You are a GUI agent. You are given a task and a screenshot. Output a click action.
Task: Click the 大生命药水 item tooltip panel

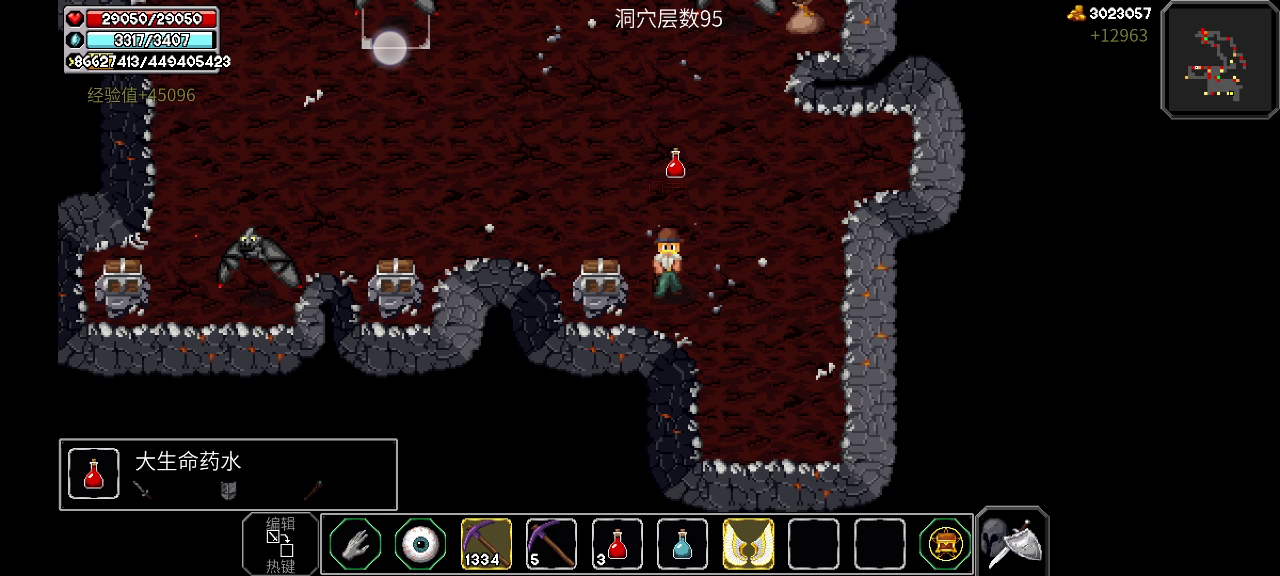coord(228,474)
